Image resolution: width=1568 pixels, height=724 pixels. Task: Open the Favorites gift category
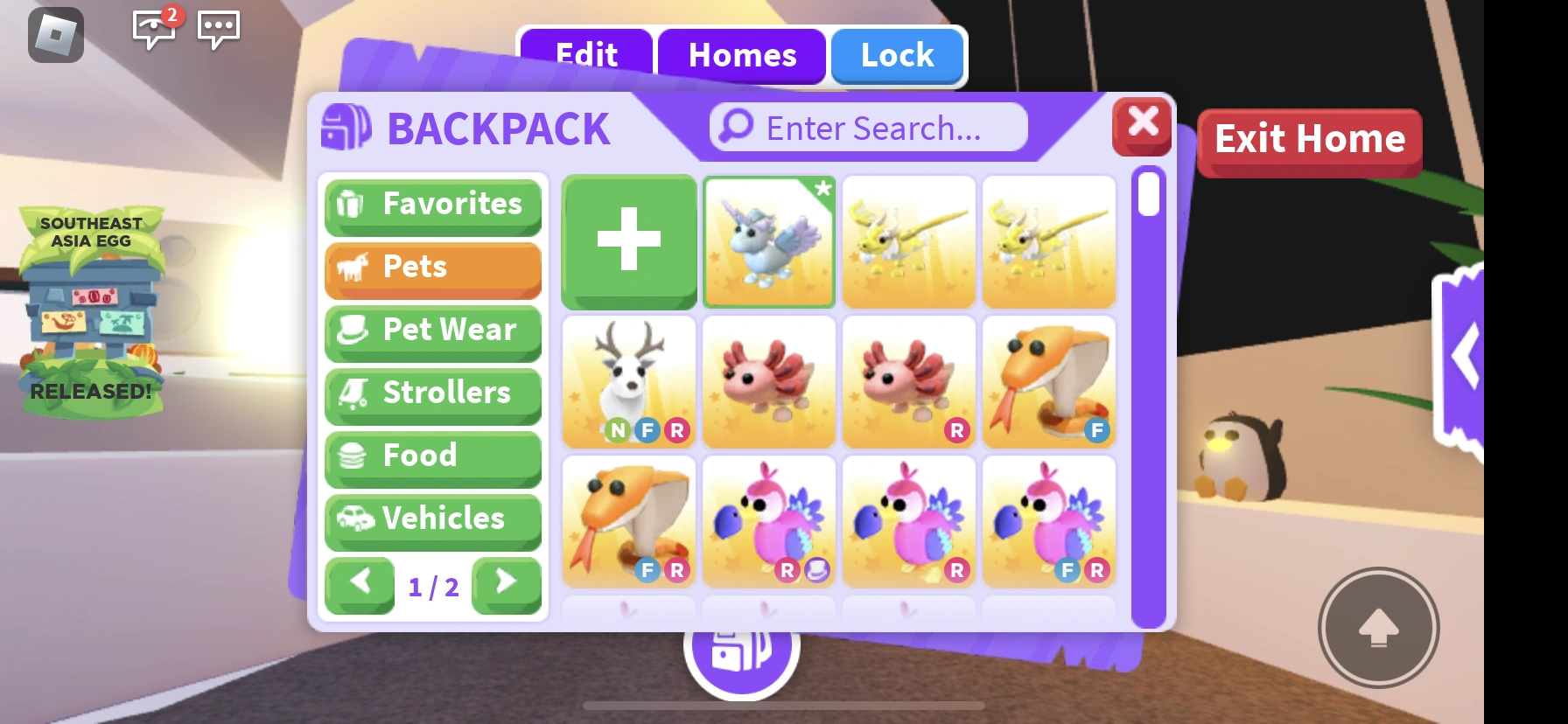click(x=432, y=205)
